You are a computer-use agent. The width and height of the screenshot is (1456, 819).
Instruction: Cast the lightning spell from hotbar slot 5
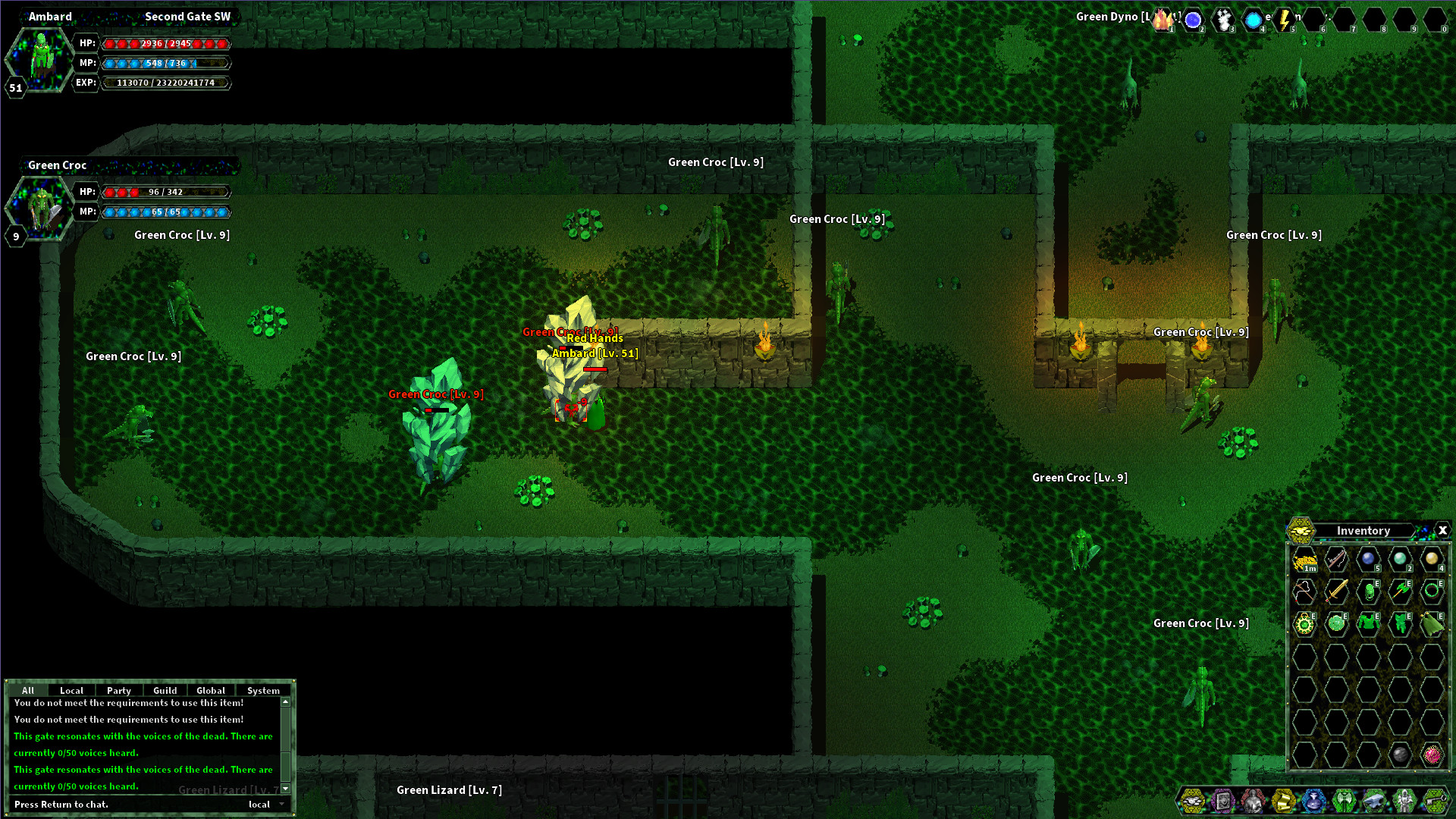tap(1283, 20)
